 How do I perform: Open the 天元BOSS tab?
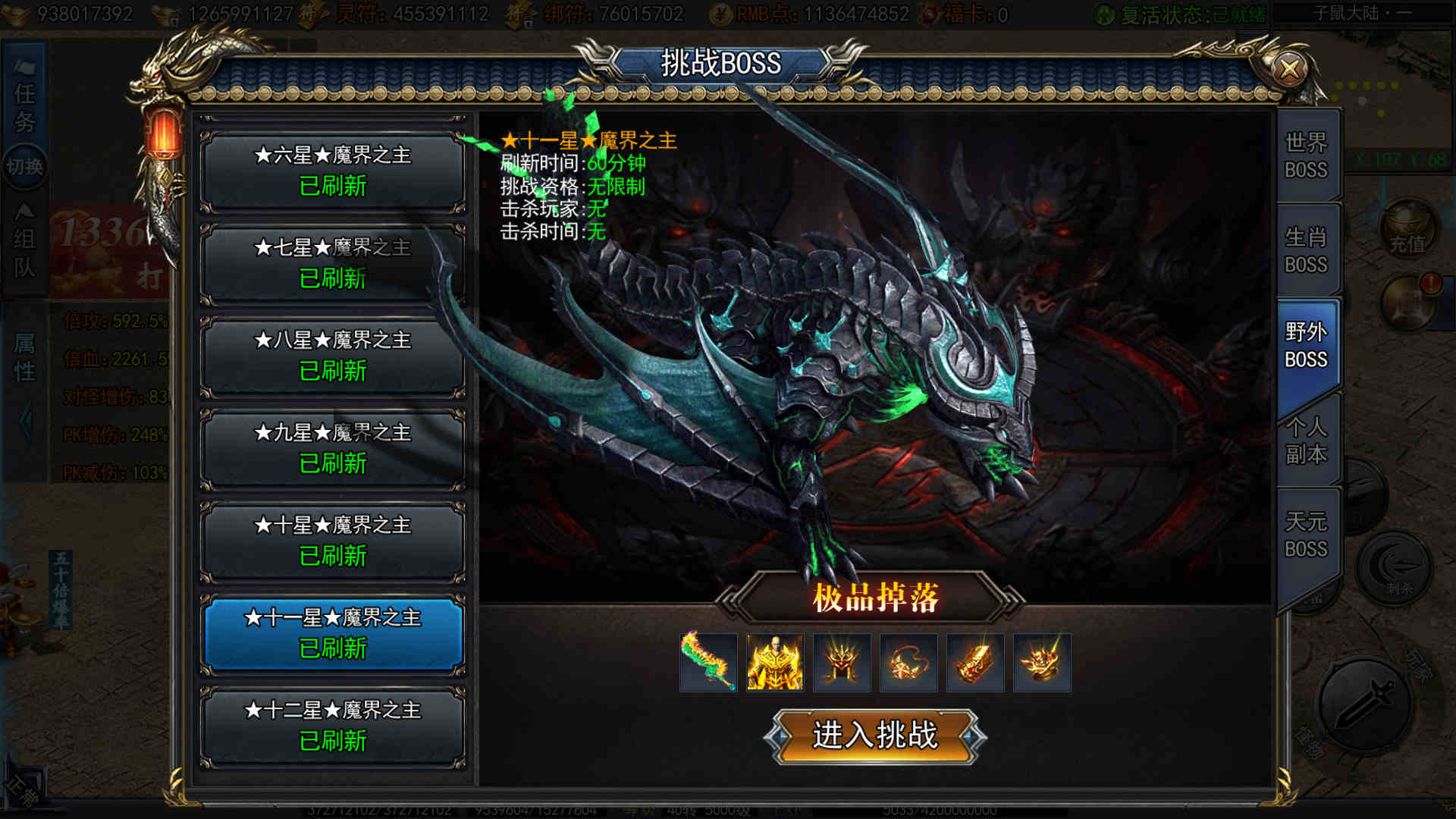click(1306, 535)
